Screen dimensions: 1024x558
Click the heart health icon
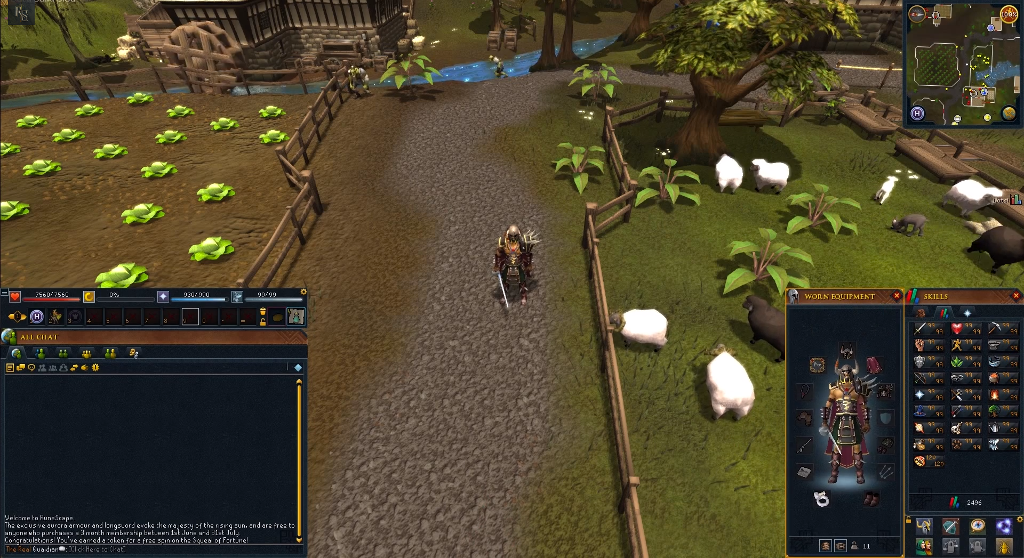click(15, 296)
